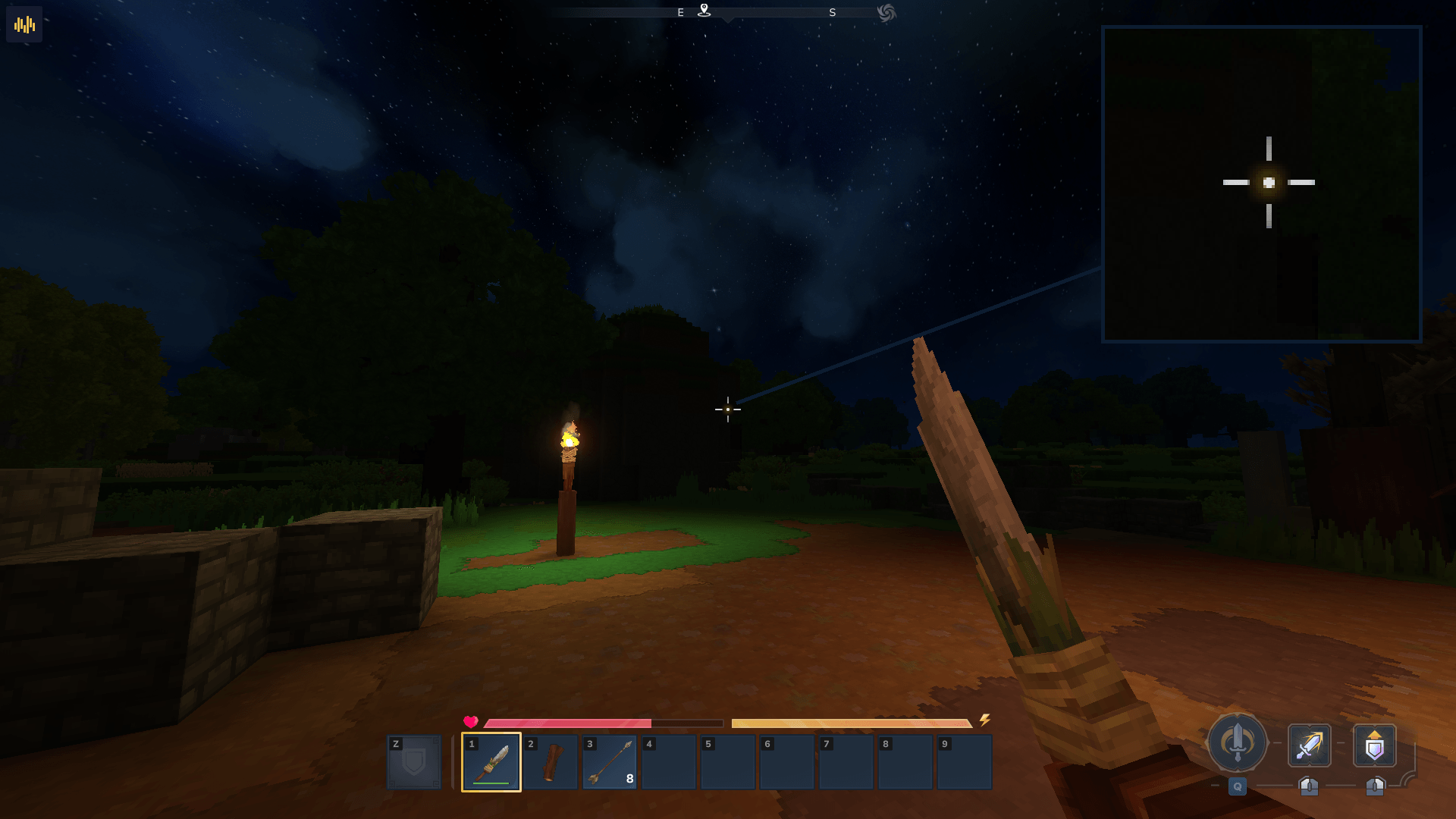1456x819 pixels.
Task: Click the swirl portal marker on compass
Action: click(x=886, y=13)
